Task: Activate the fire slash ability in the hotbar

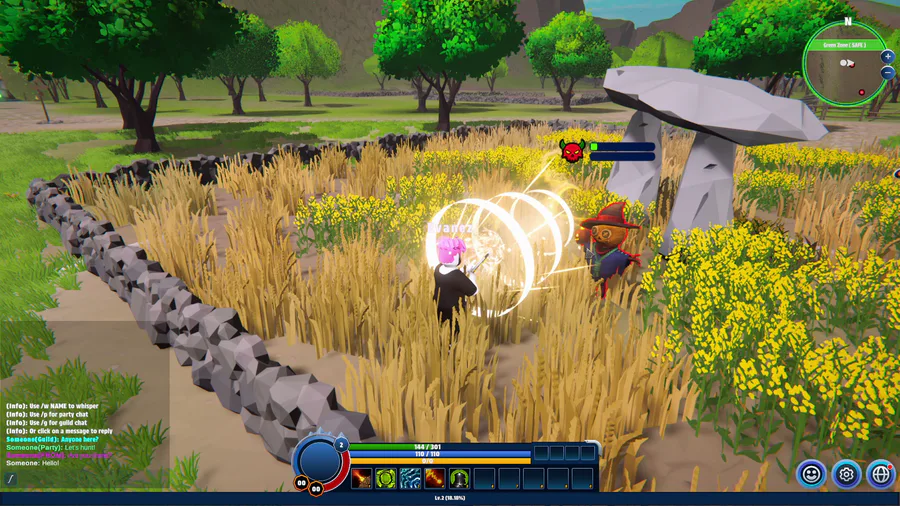Action: pos(361,479)
